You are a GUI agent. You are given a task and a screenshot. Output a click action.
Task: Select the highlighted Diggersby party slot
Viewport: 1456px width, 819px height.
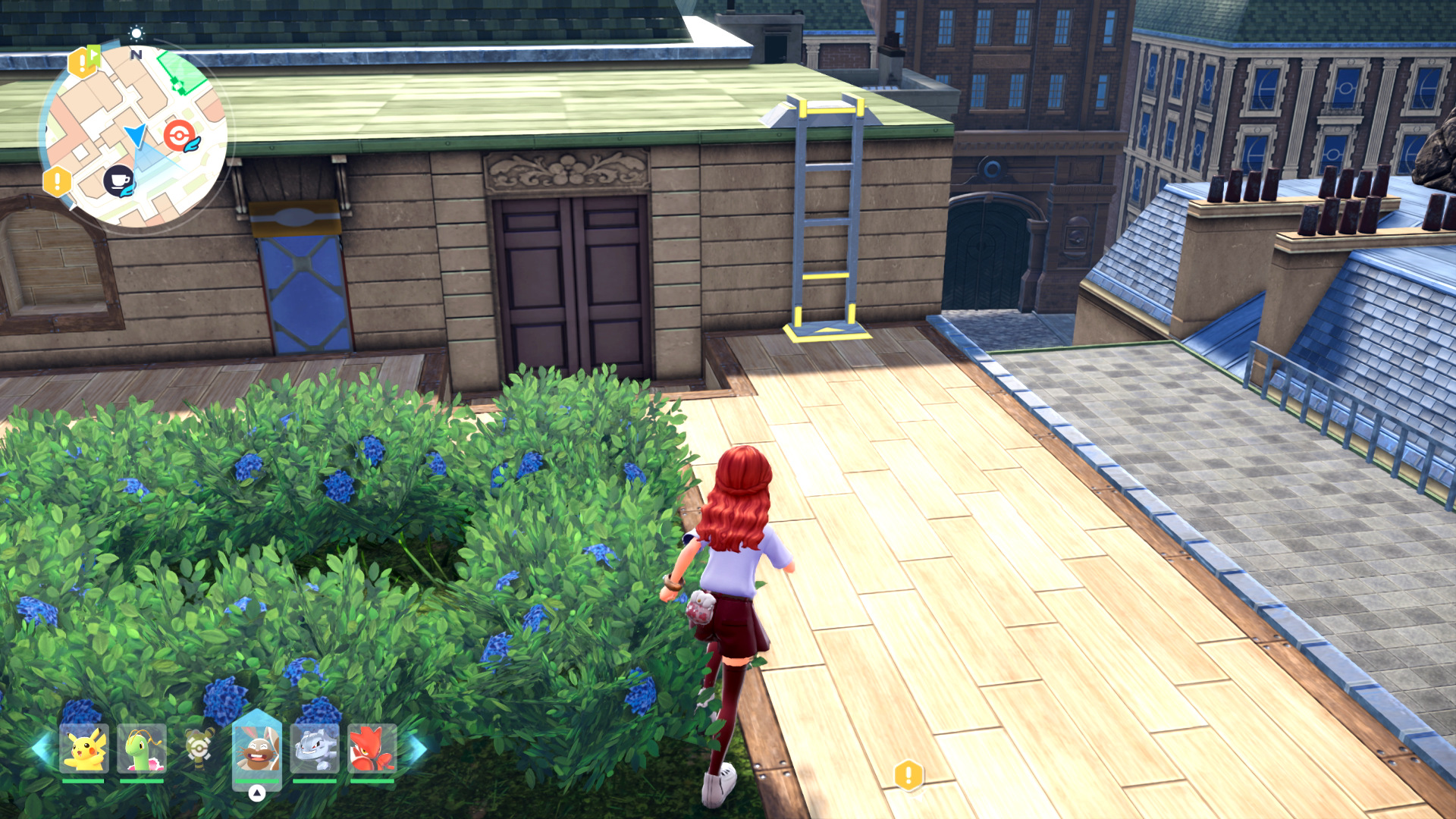[257, 747]
